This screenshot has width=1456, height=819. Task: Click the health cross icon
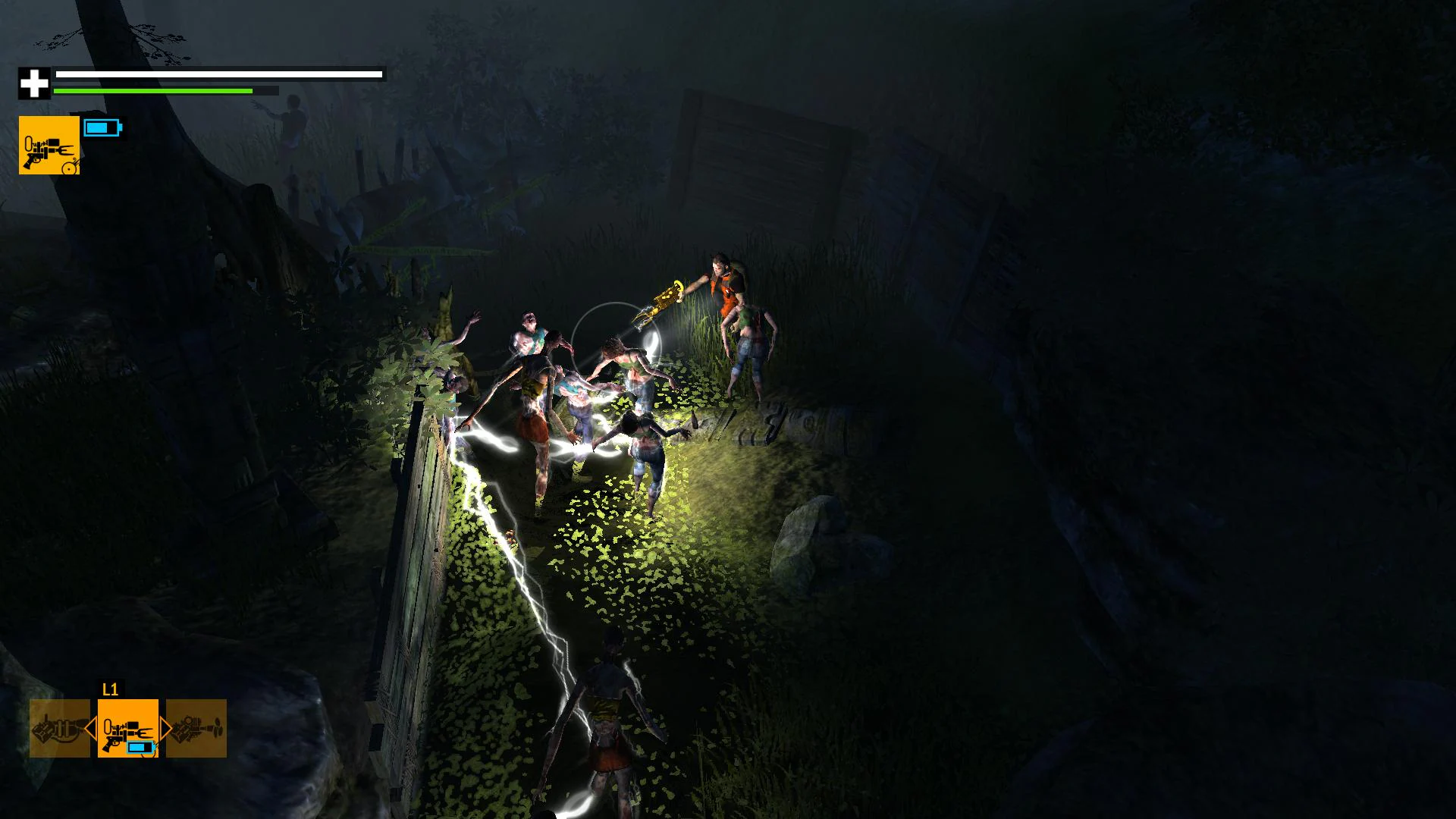click(x=33, y=82)
